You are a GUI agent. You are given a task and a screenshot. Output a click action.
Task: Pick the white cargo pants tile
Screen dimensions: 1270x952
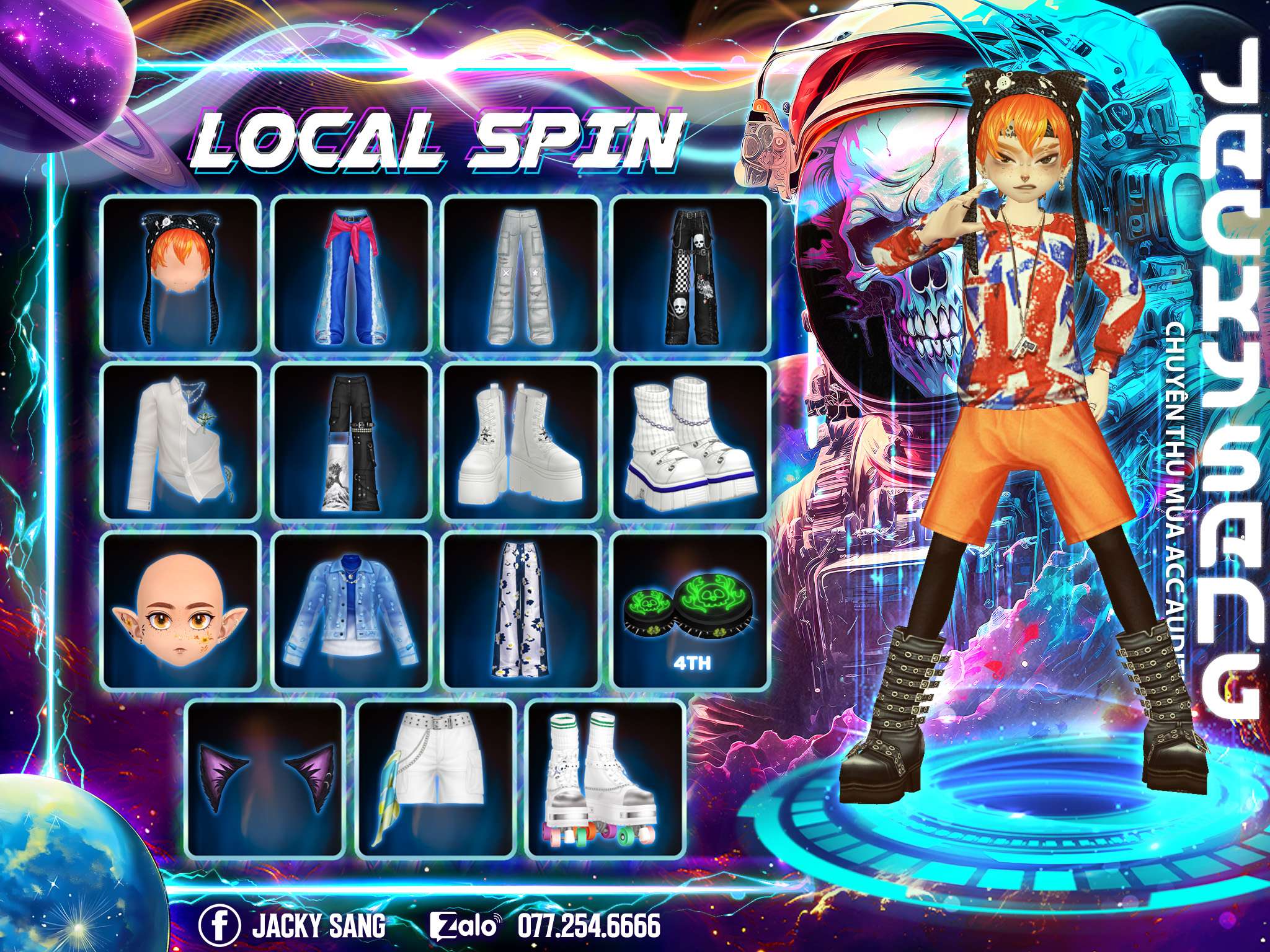point(522,274)
